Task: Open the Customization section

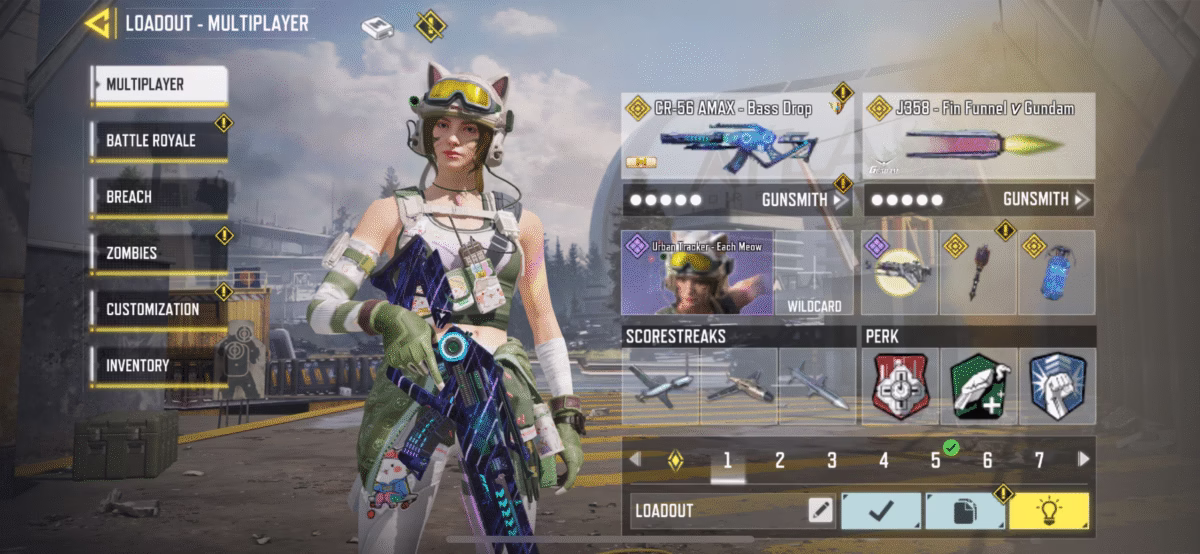Action: (x=158, y=309)
